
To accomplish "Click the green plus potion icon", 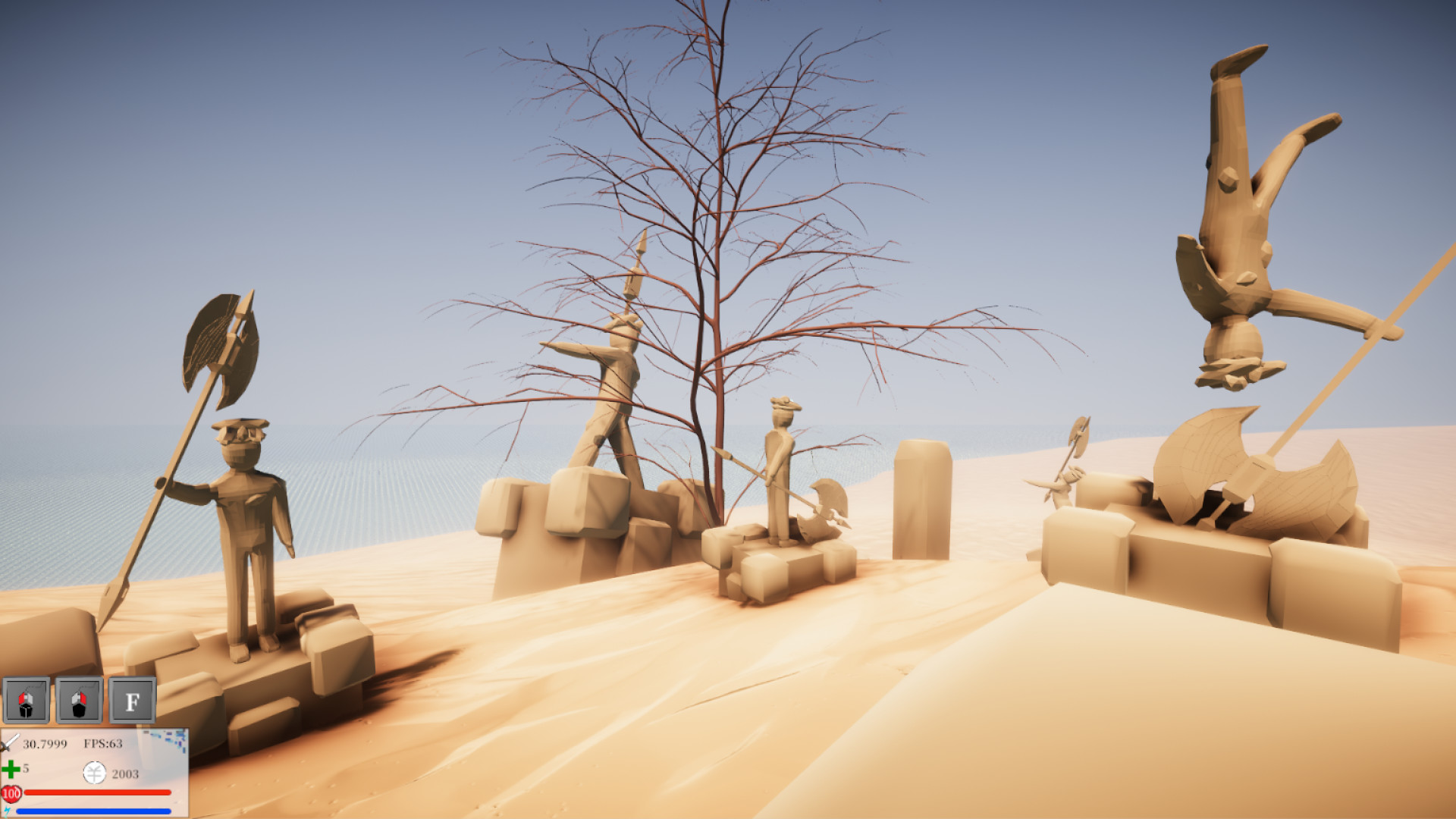I will click(x=11, y=770).
